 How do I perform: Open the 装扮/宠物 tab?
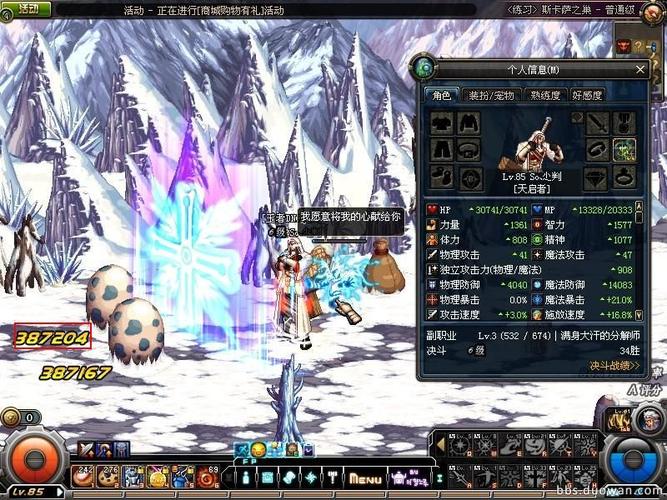tap(488, 95)
